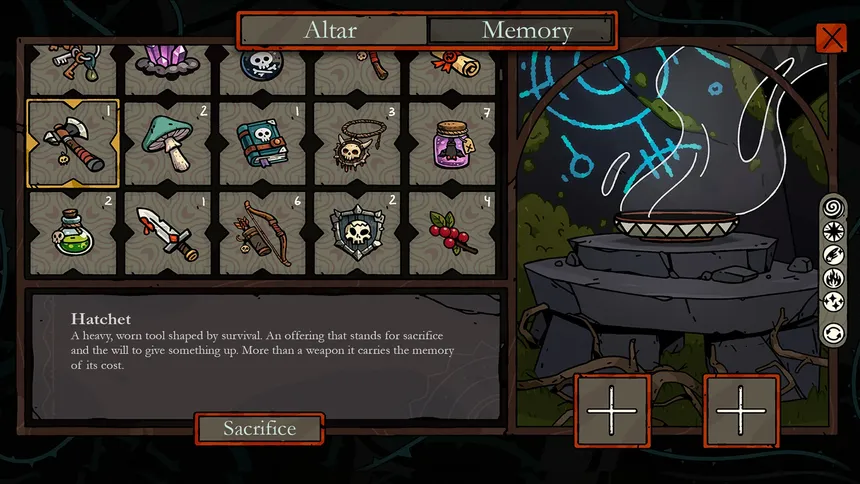Pick the bloodied dagger slot

click(167, 233)
